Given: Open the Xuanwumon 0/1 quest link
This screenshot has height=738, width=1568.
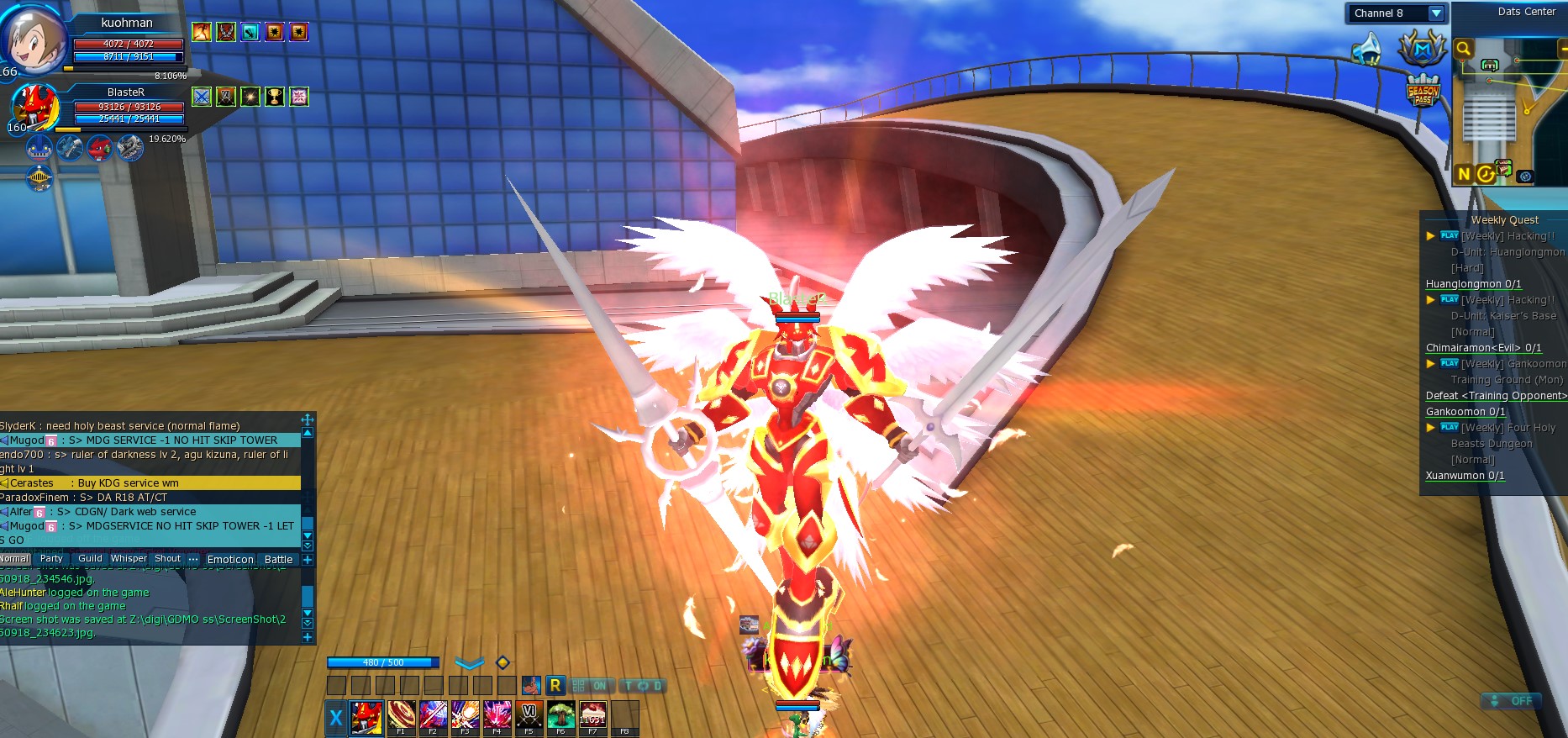Looking at the screenshot, I should 1465,476.
